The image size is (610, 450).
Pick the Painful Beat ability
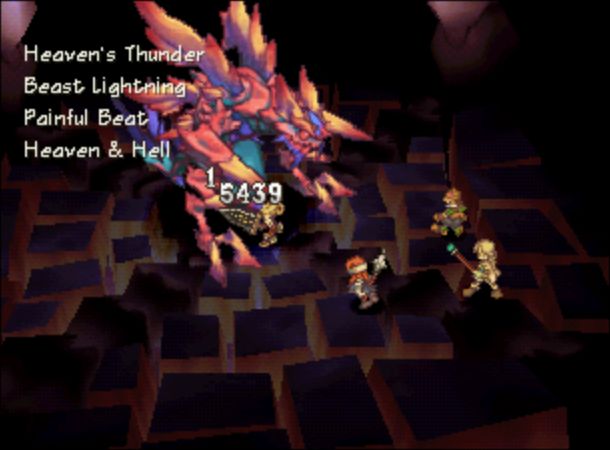[x=85, y=118]
